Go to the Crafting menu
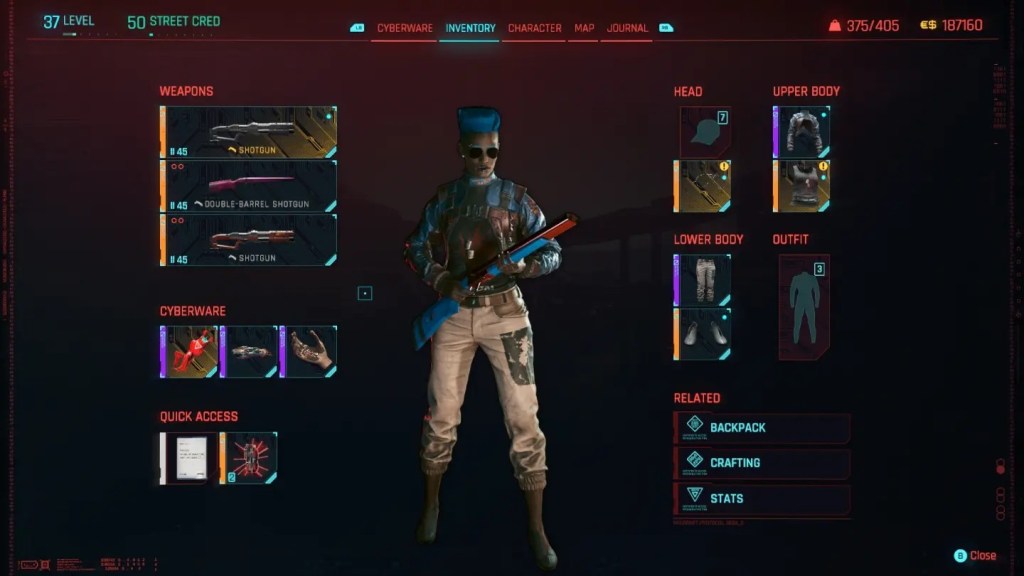This screenshot has width=1024, height=576. pyautogui.click(x=762, y=463)
